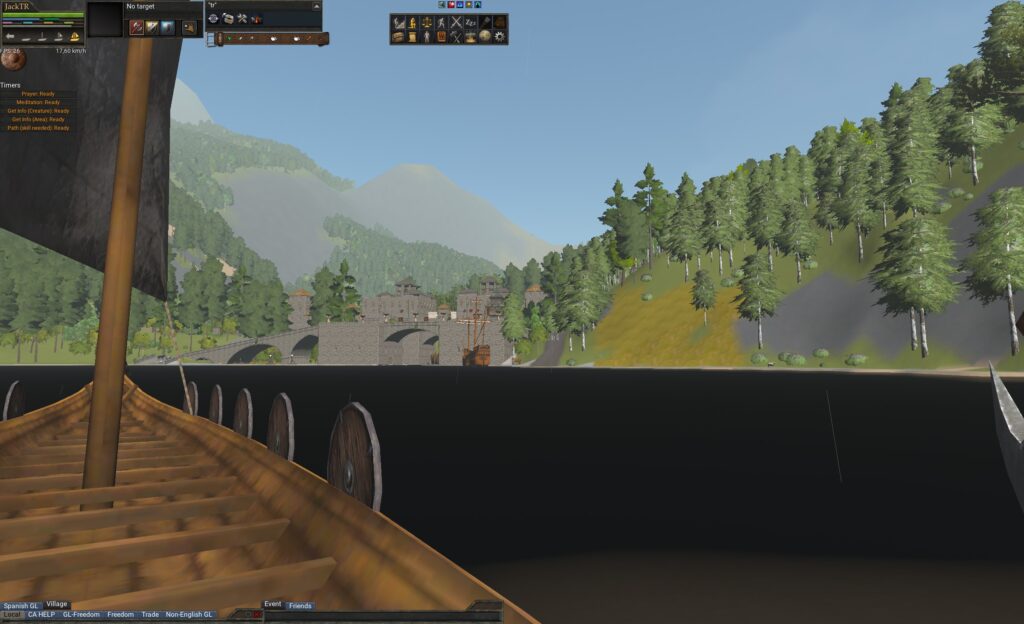The height and width of the screenshot is (624, 1024).
Task: Select the Event log tab
Action: point(272,604)
